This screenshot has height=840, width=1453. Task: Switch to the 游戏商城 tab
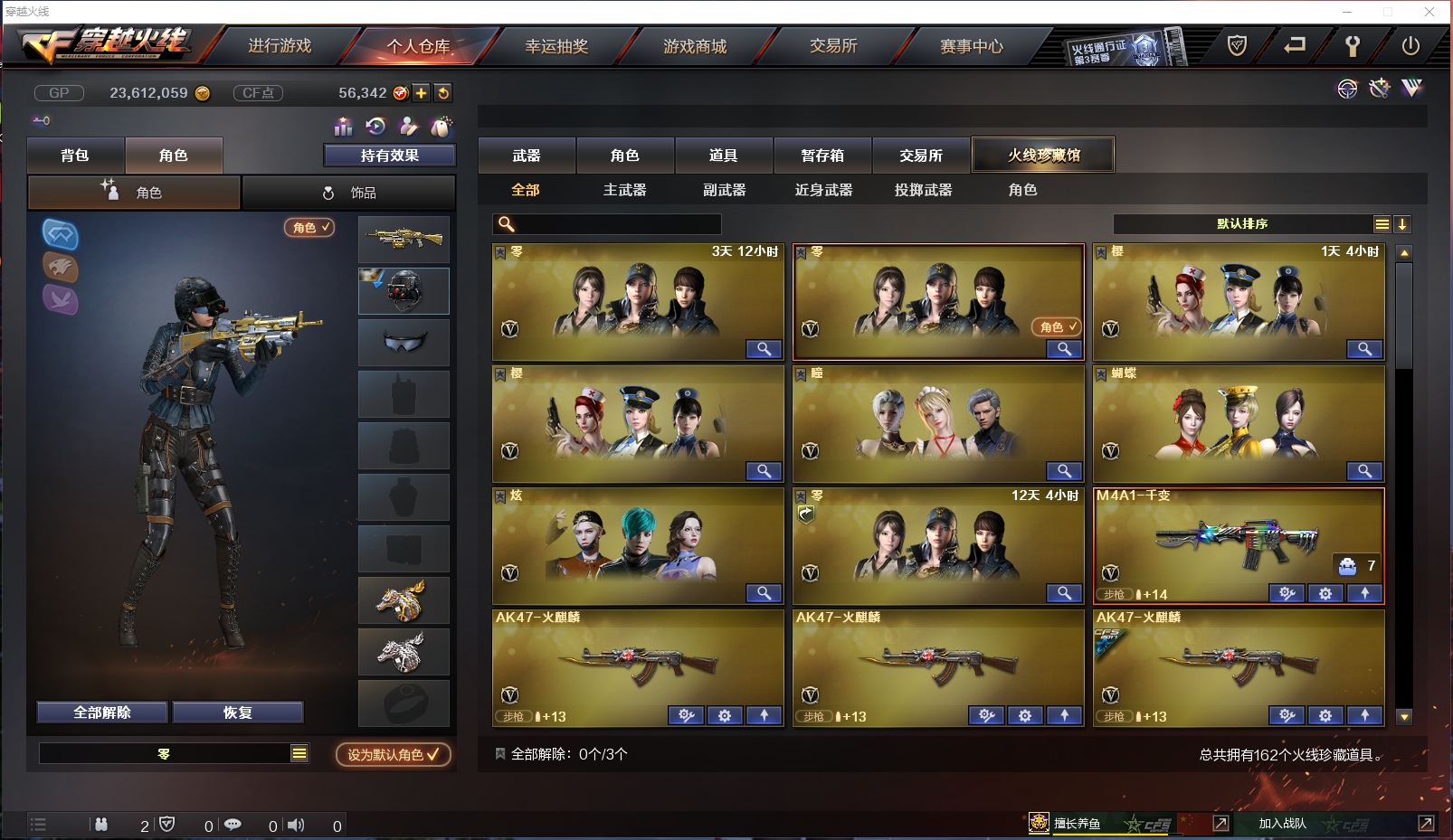point(697,46)
